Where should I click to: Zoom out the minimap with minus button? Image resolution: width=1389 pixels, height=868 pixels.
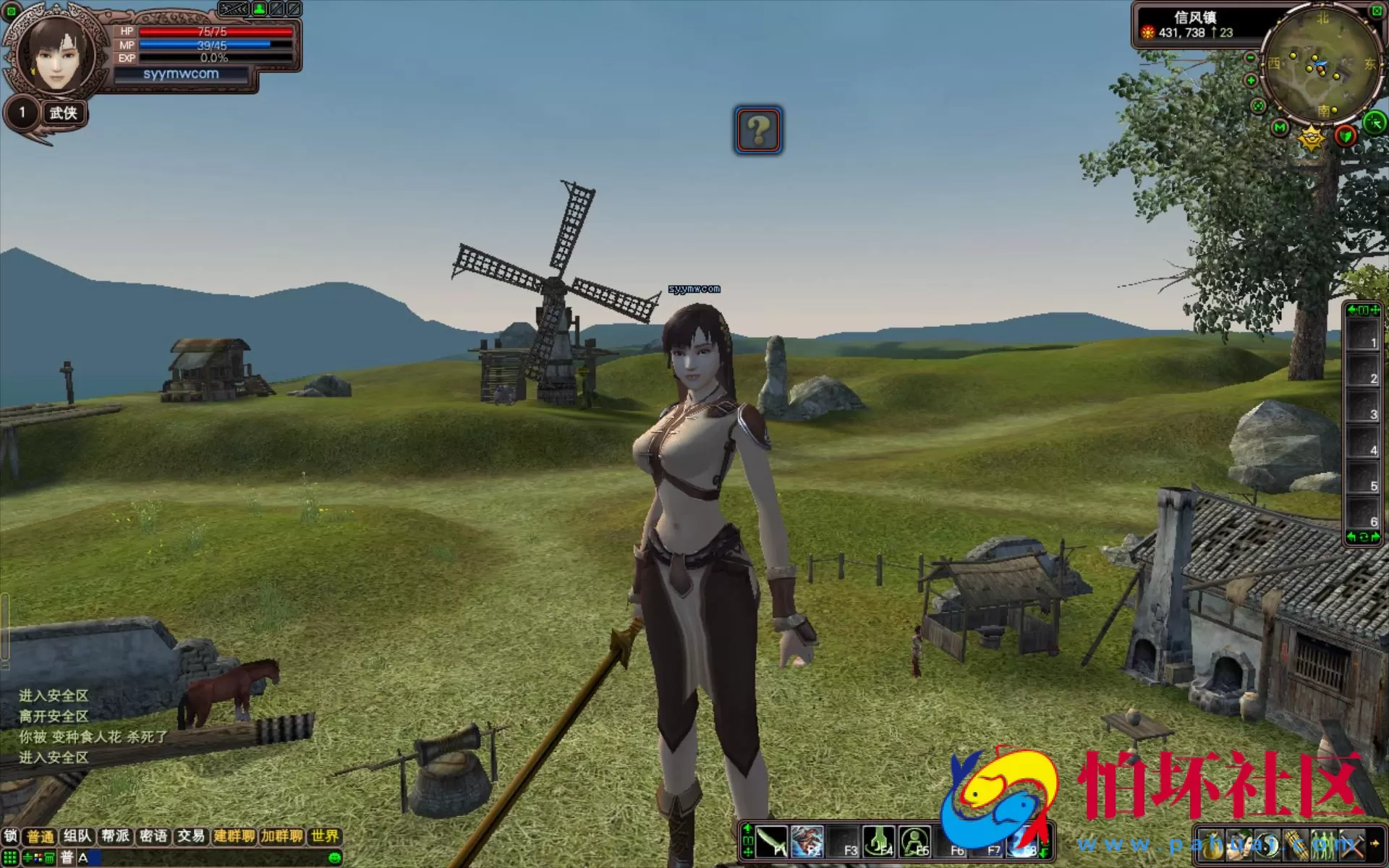(x=1250, y=58)
